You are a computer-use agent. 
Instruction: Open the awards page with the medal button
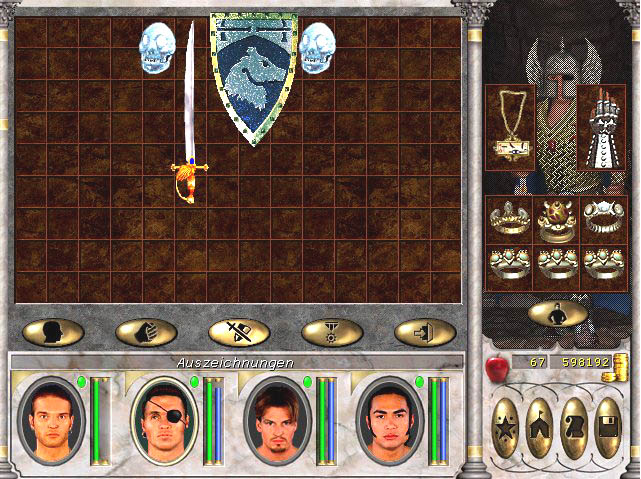(x=332, y=332)
